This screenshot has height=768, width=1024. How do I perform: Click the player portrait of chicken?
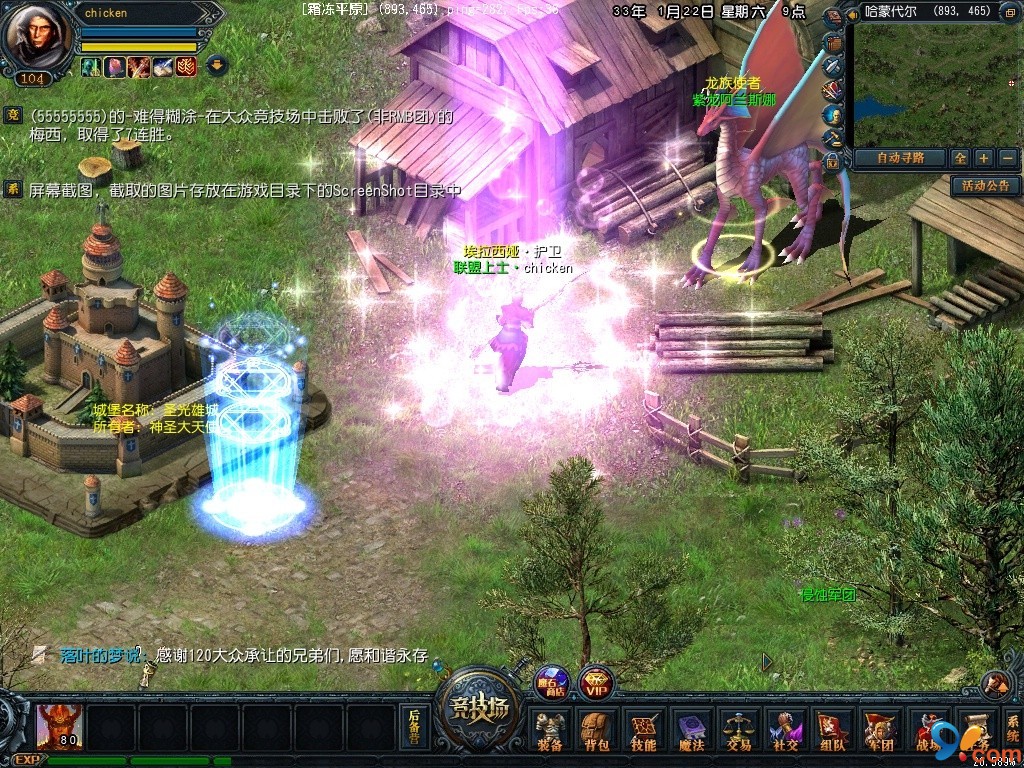coord(34,36)
